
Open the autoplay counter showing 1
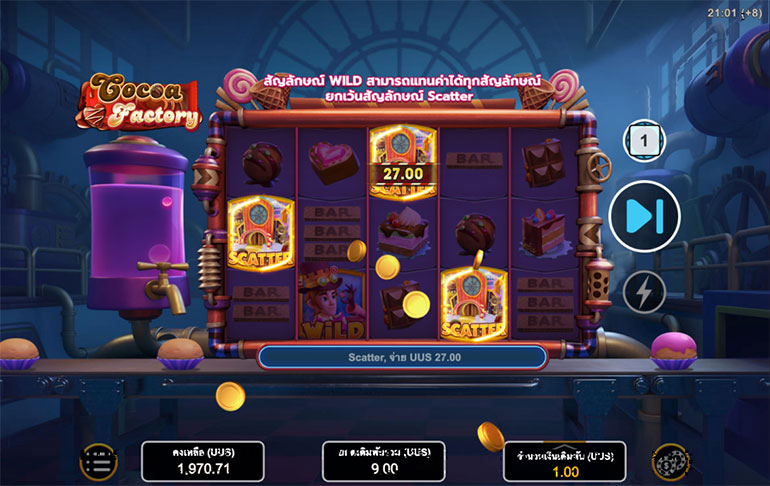pyautogui.click(x=644, y=142)
